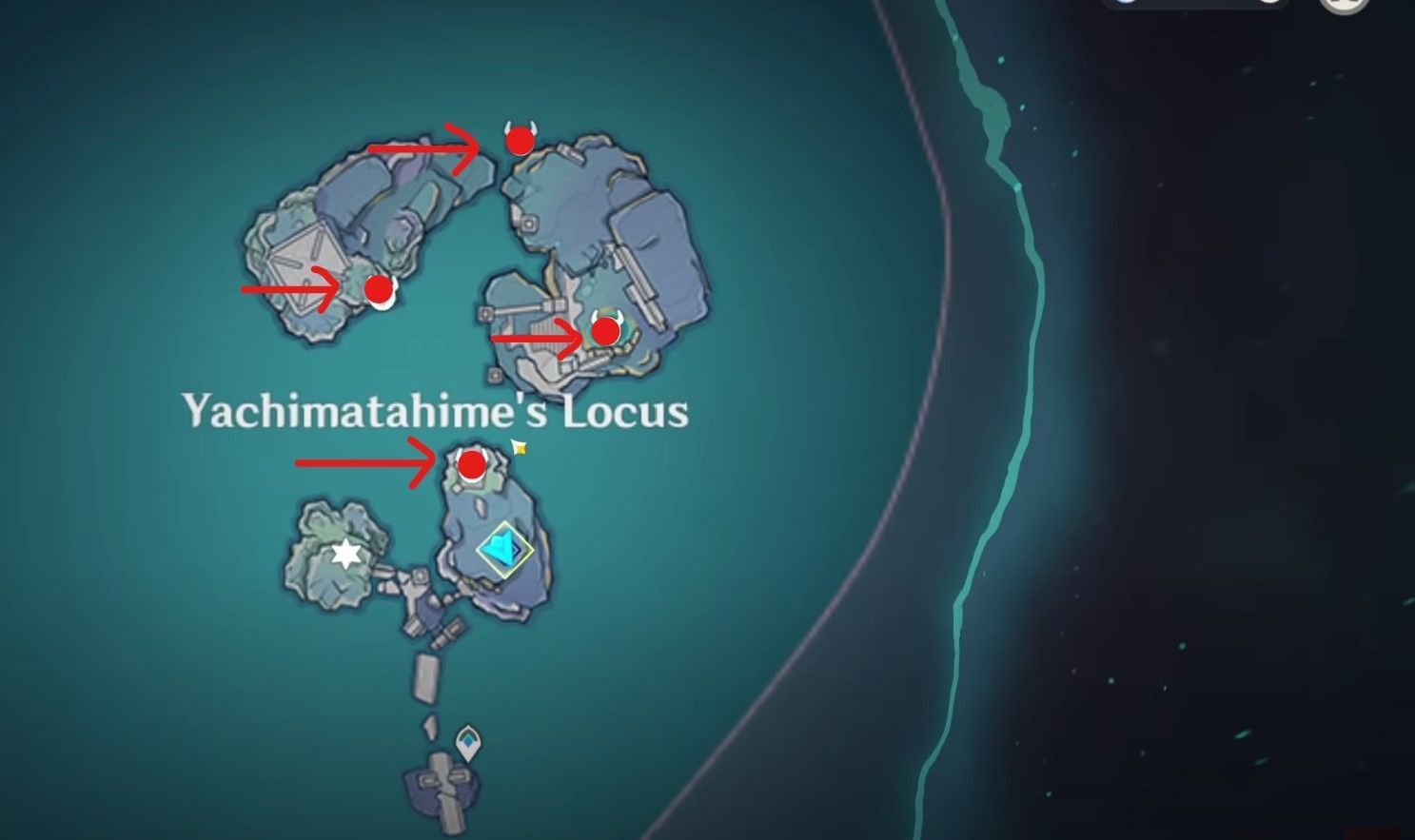Select the red dot above the teleport waypoint

(472, 465)
